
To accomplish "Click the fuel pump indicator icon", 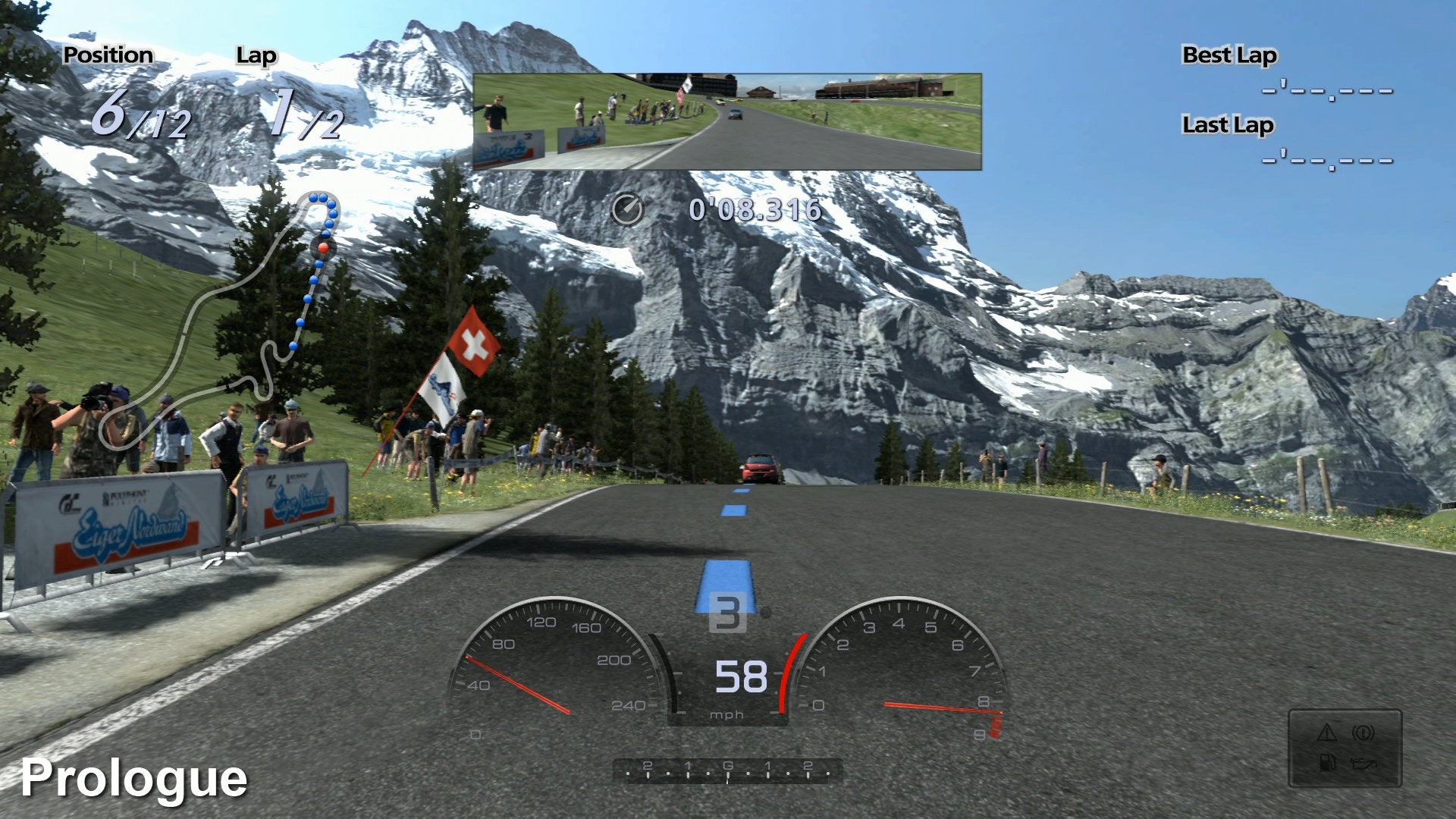I will coord(1326,762).
